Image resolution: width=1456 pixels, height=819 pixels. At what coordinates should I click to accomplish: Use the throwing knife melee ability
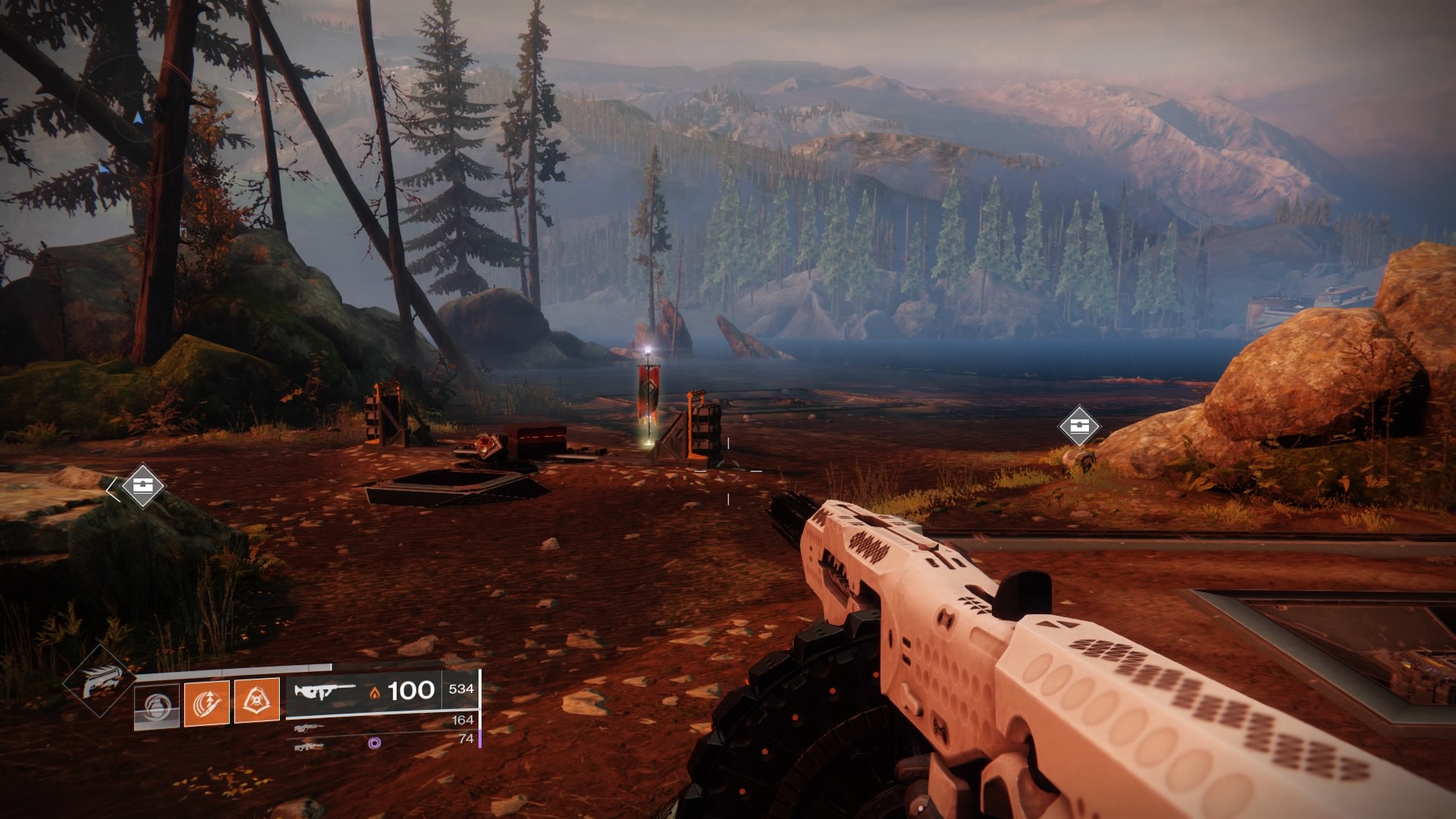click(206, 702)
